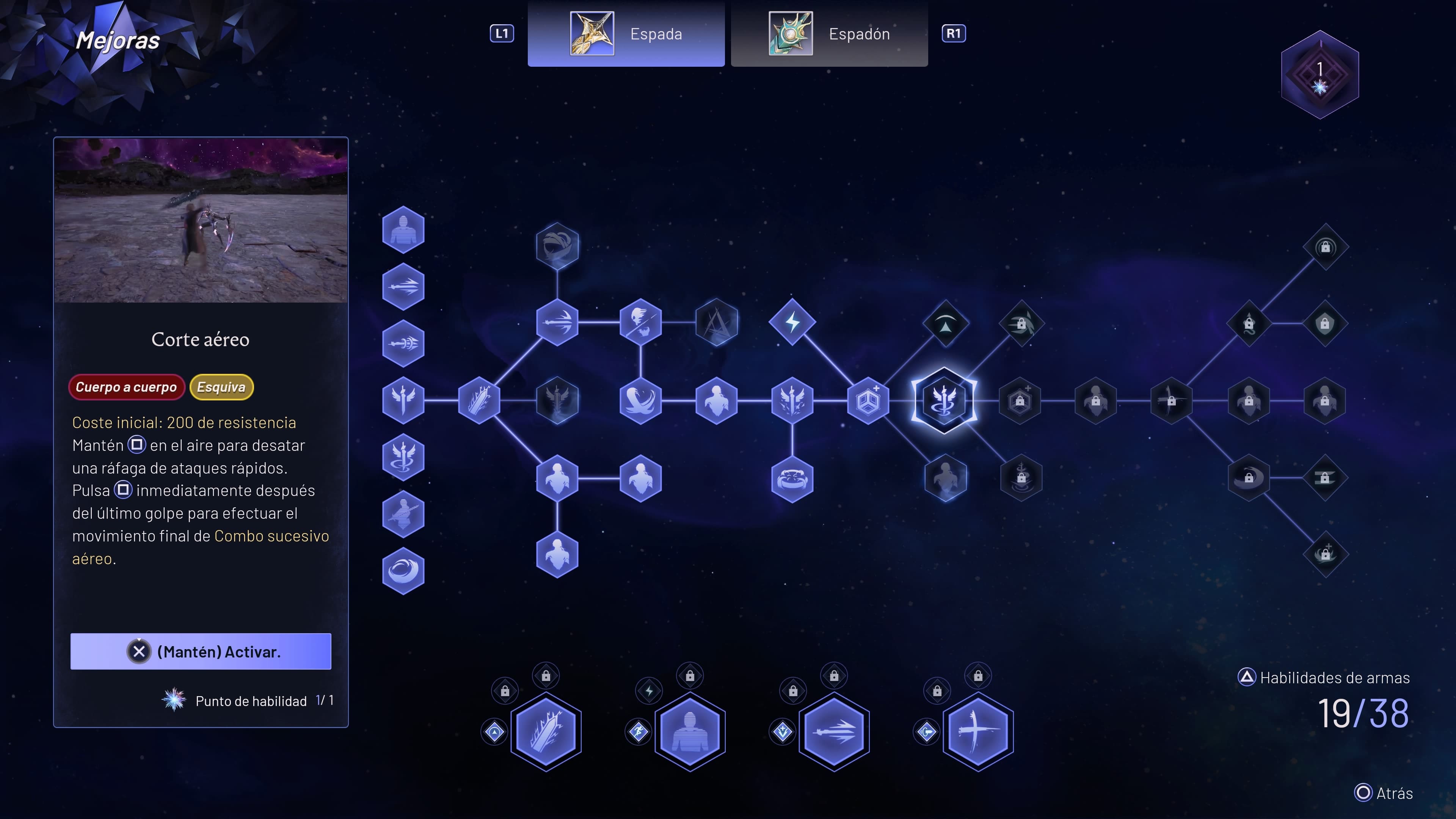Switch to the Espadón weapon tab
The image size is (1456, 819).
[828, 34]
